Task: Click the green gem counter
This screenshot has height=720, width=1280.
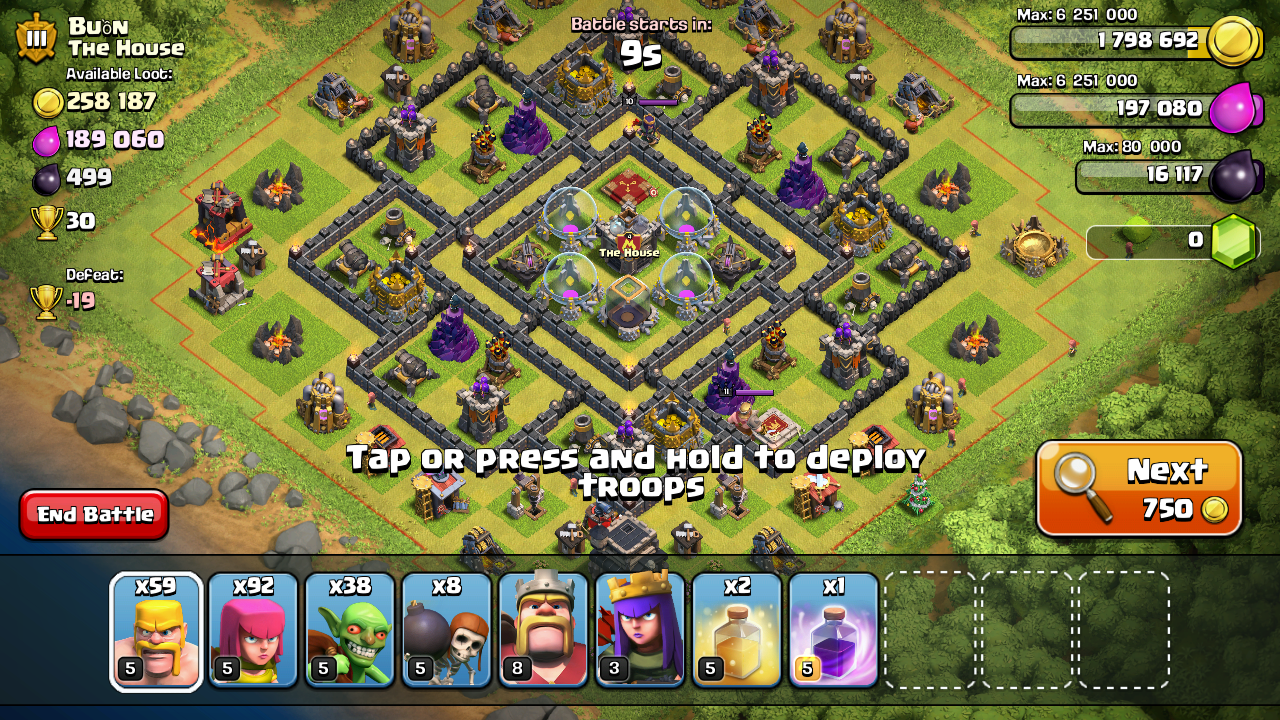Action: tap(1238, 239)
